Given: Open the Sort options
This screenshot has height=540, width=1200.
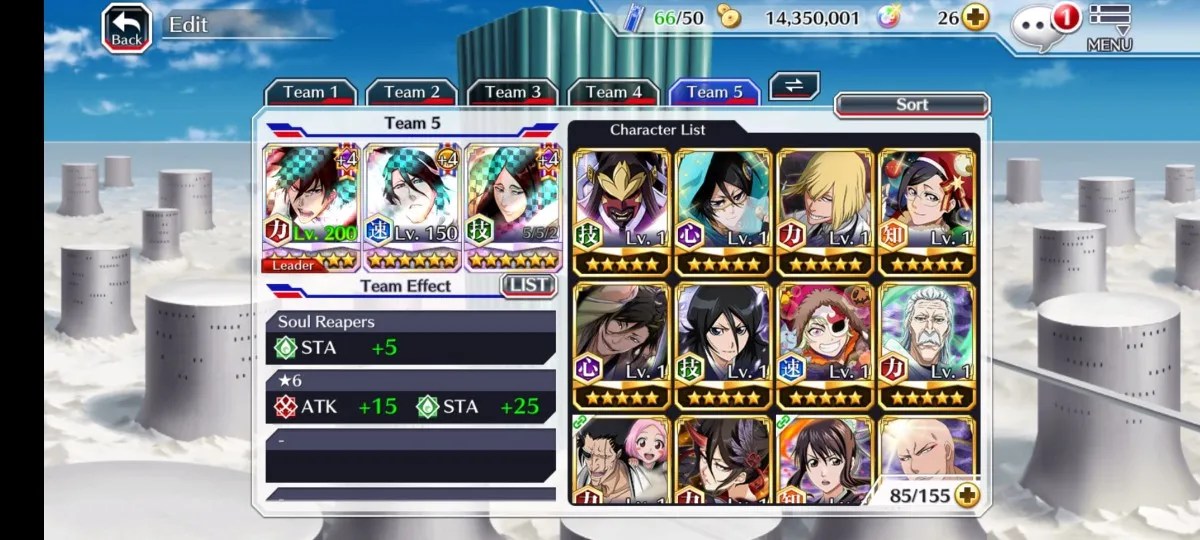Looking at the screenshot, I should pos(911,105).
